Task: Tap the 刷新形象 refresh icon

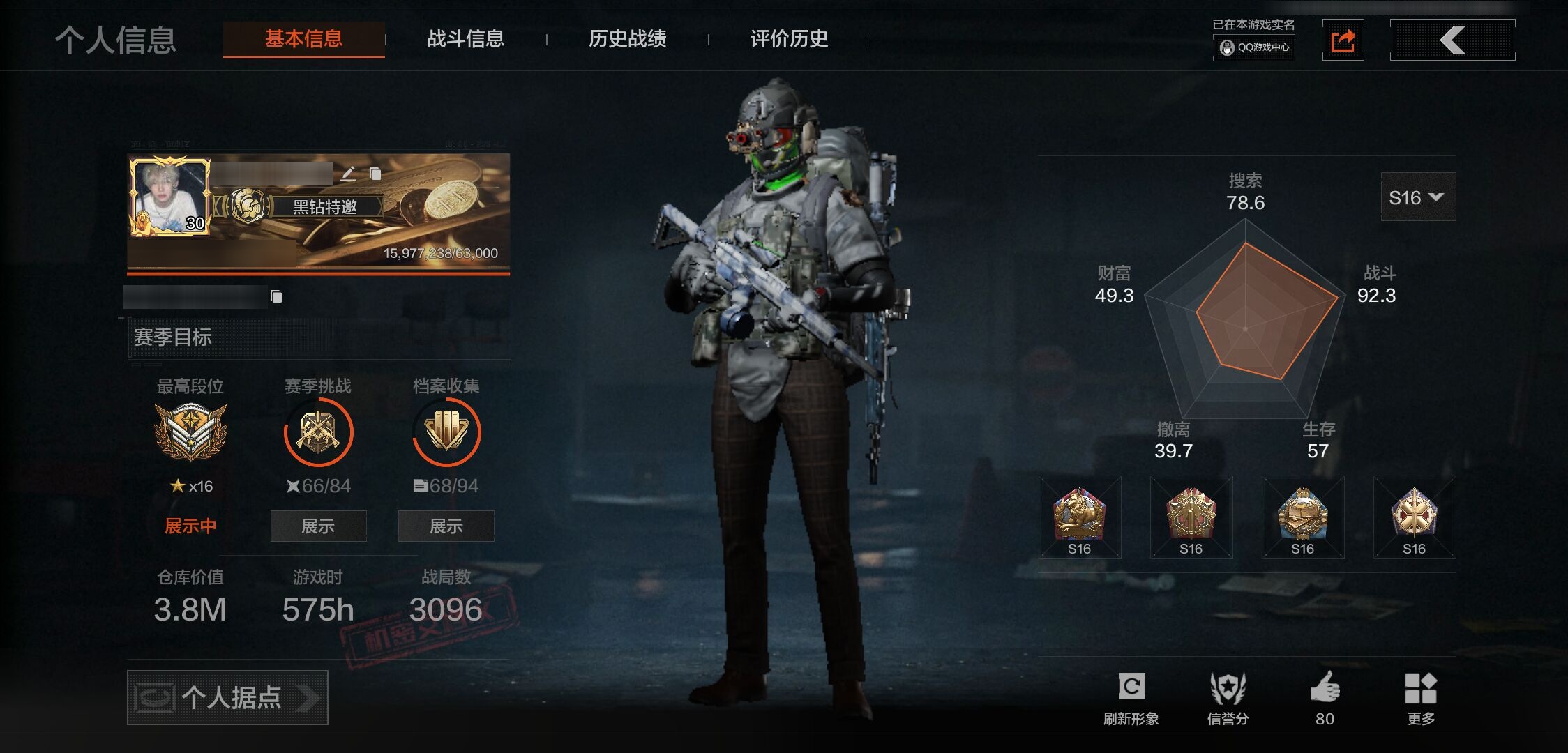Action: [1131, 688]
